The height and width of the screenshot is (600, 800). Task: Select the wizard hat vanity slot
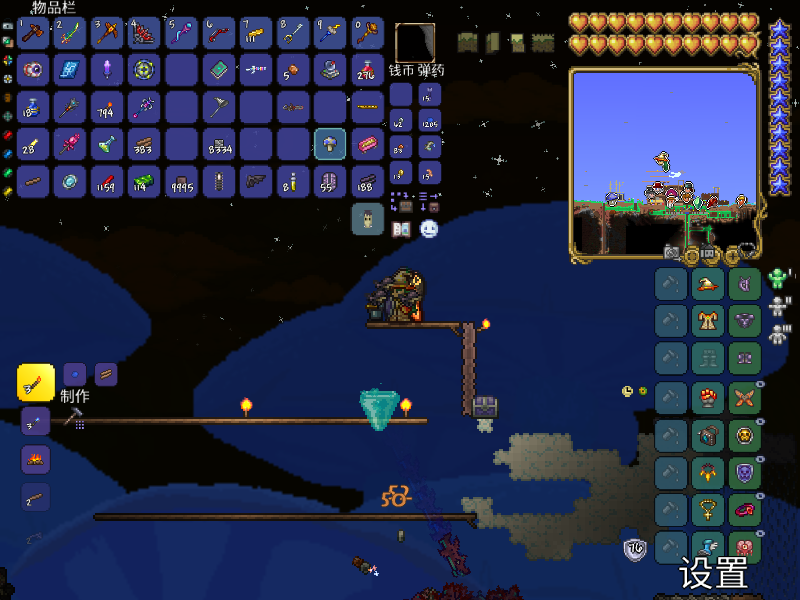click(708, 284)
